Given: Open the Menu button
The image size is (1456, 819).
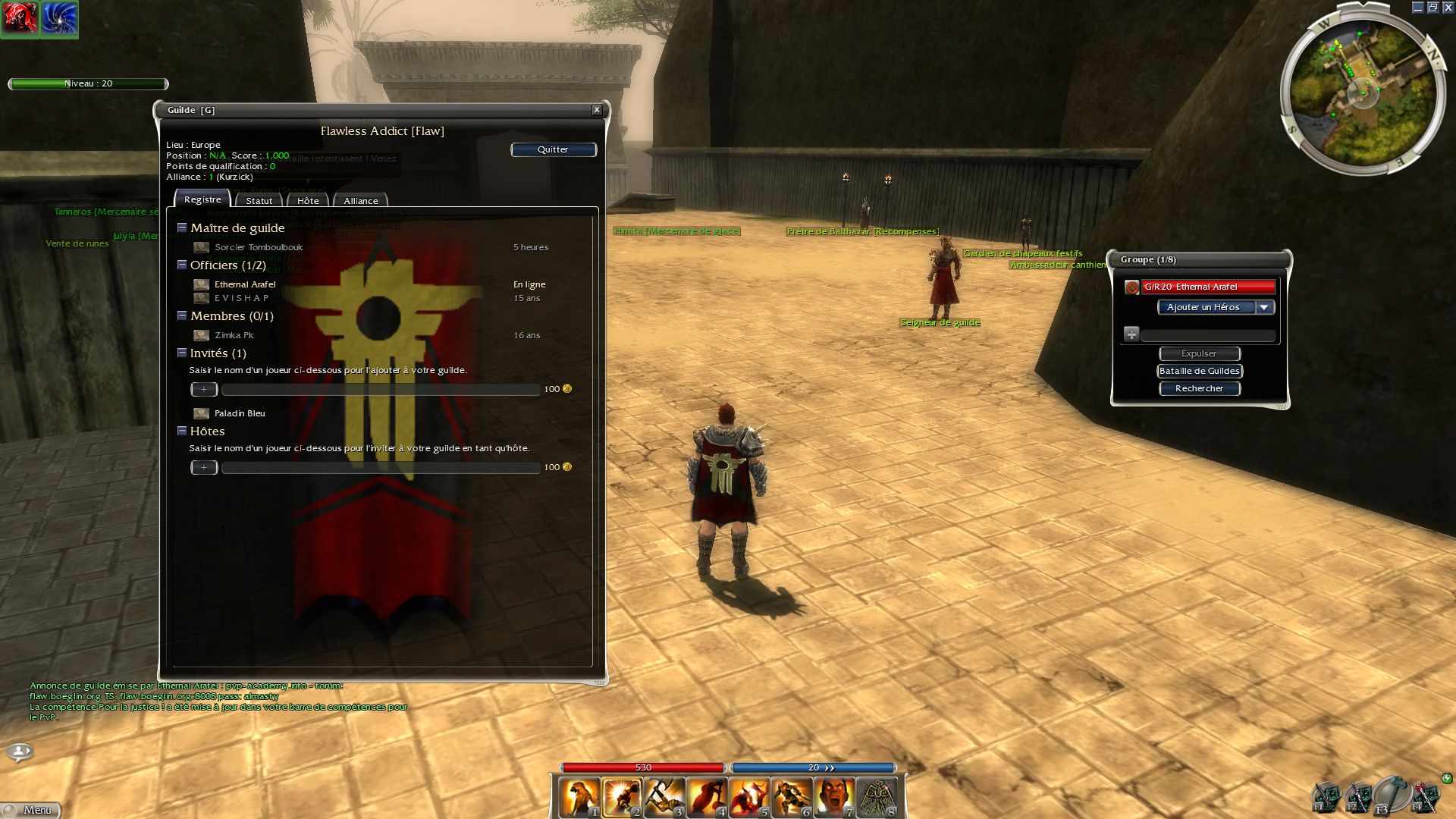Looking at the screenshot, I should 32,810.
